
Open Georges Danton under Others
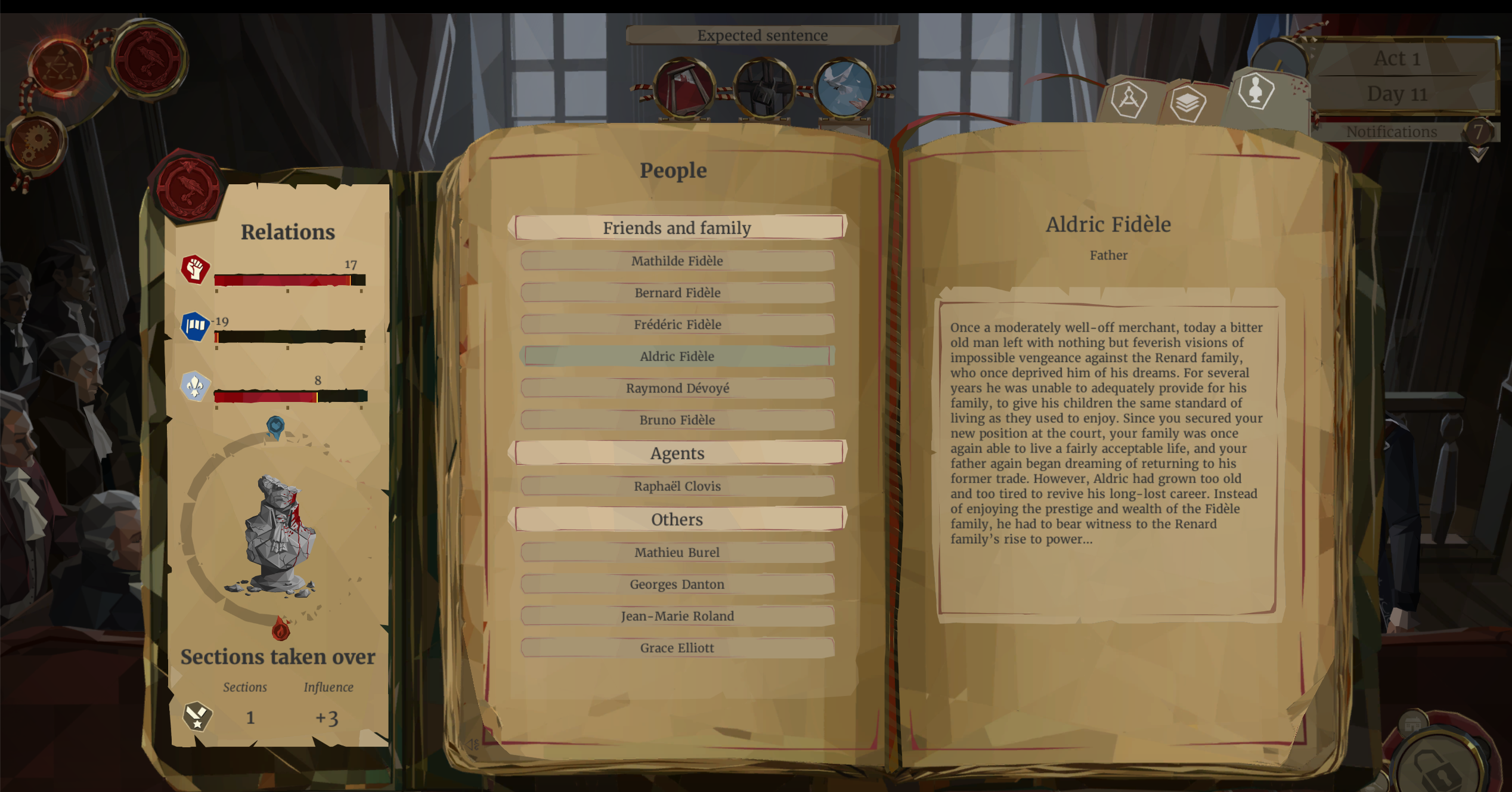pyautogui.click(x=677, y=584)
